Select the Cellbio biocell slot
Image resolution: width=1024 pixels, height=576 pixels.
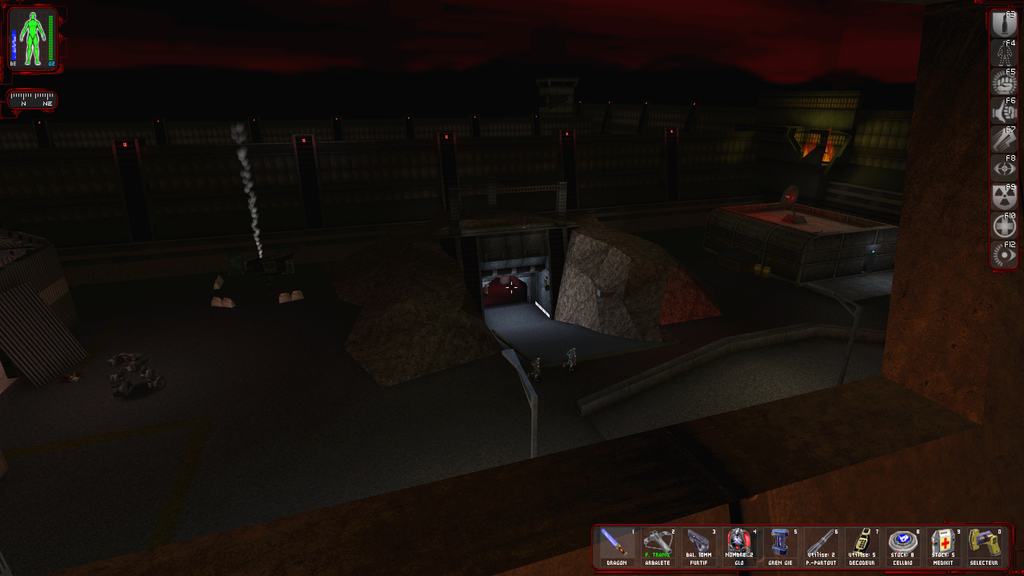[x=902, y=546]
